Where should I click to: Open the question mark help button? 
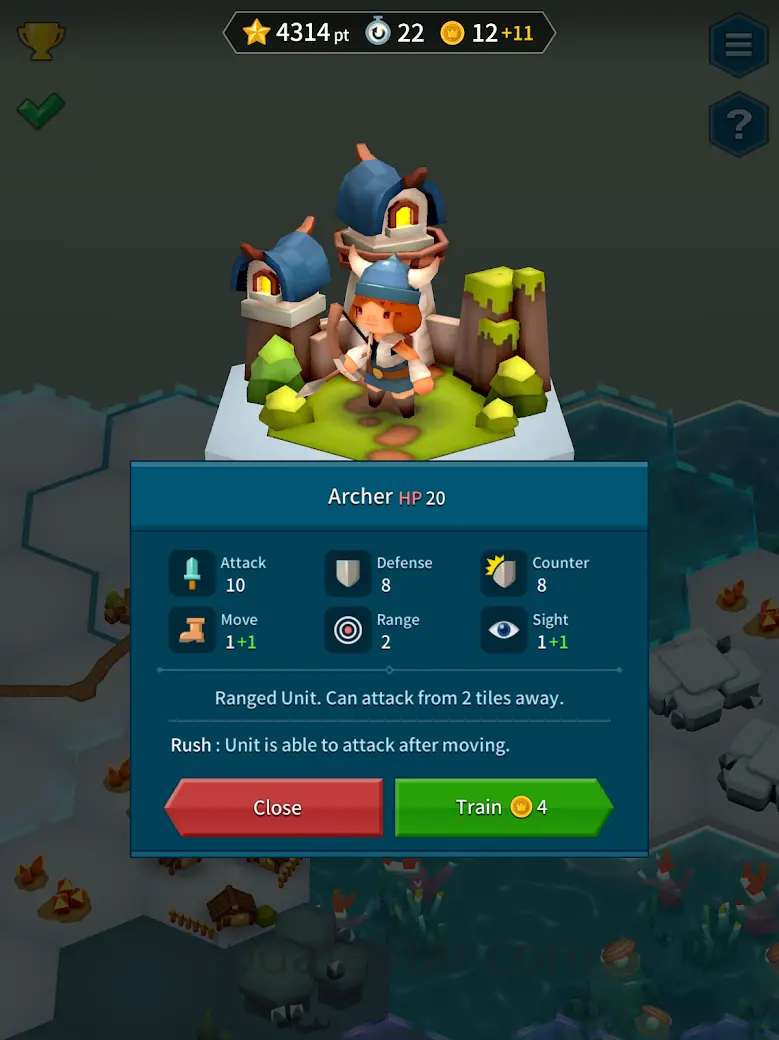[738, 124]
